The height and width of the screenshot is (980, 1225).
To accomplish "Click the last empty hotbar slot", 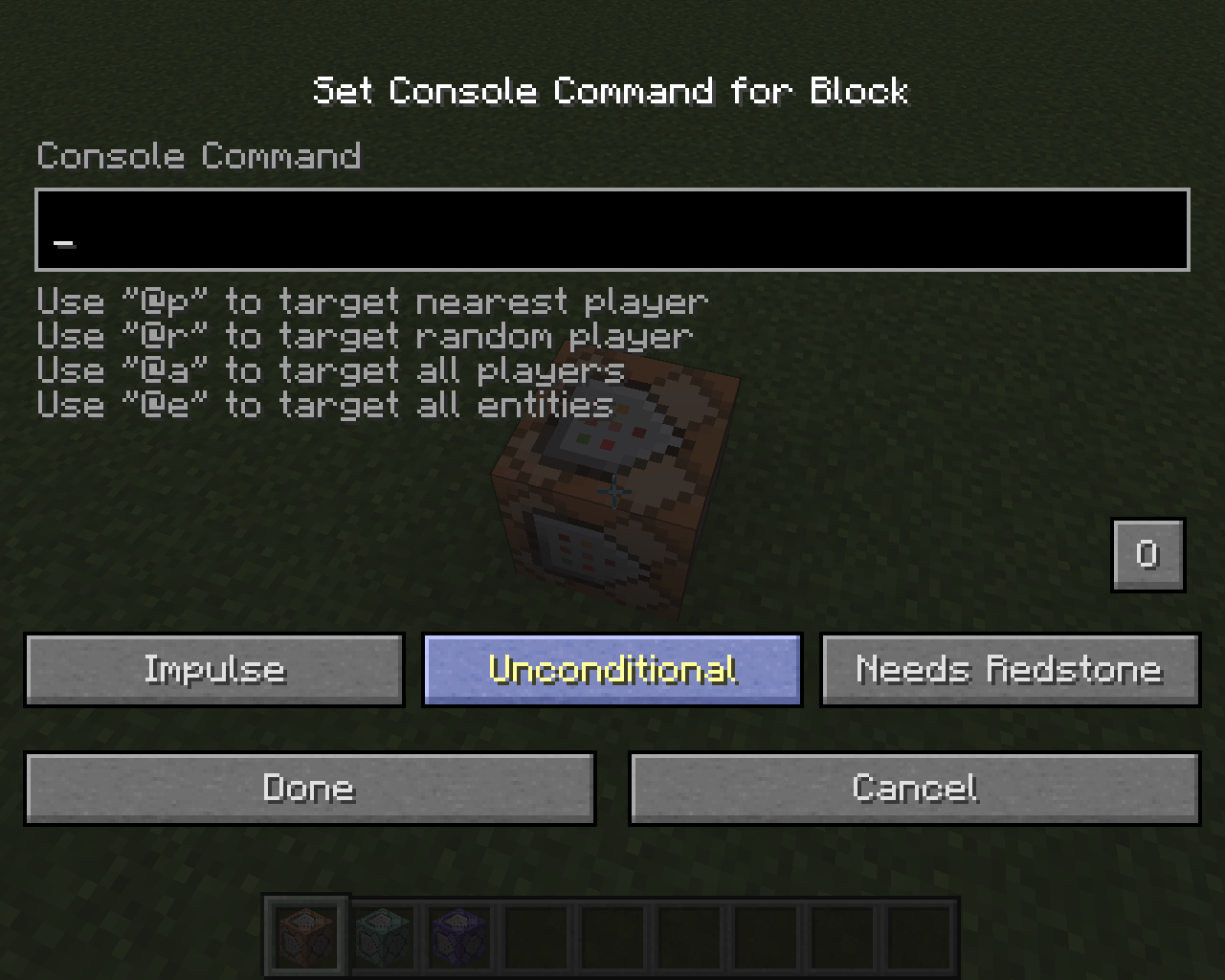I will [917, 935].
